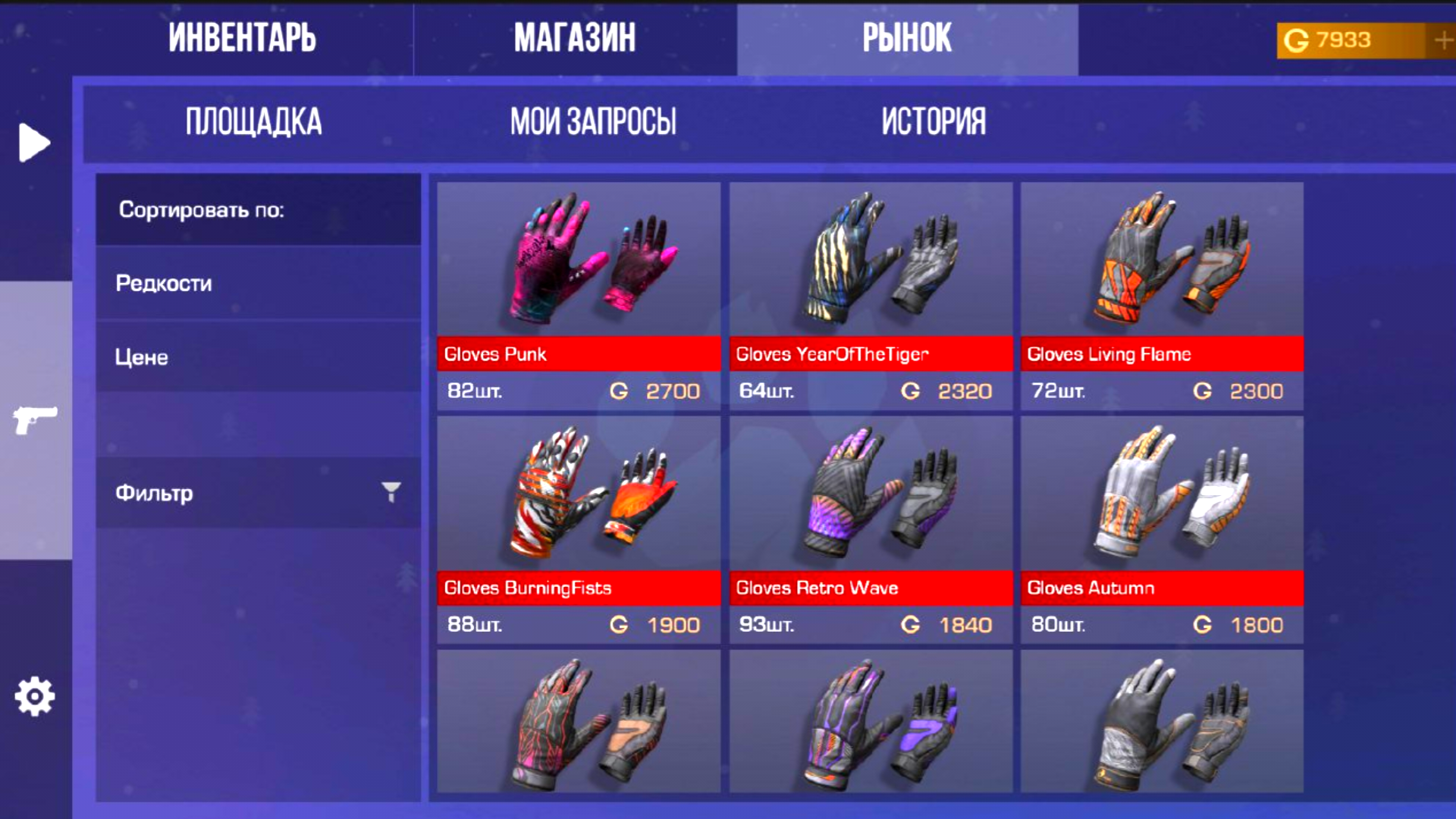Click the coin icon beside the 2700 price
The image size is (1456, 819).
[620, 391]
